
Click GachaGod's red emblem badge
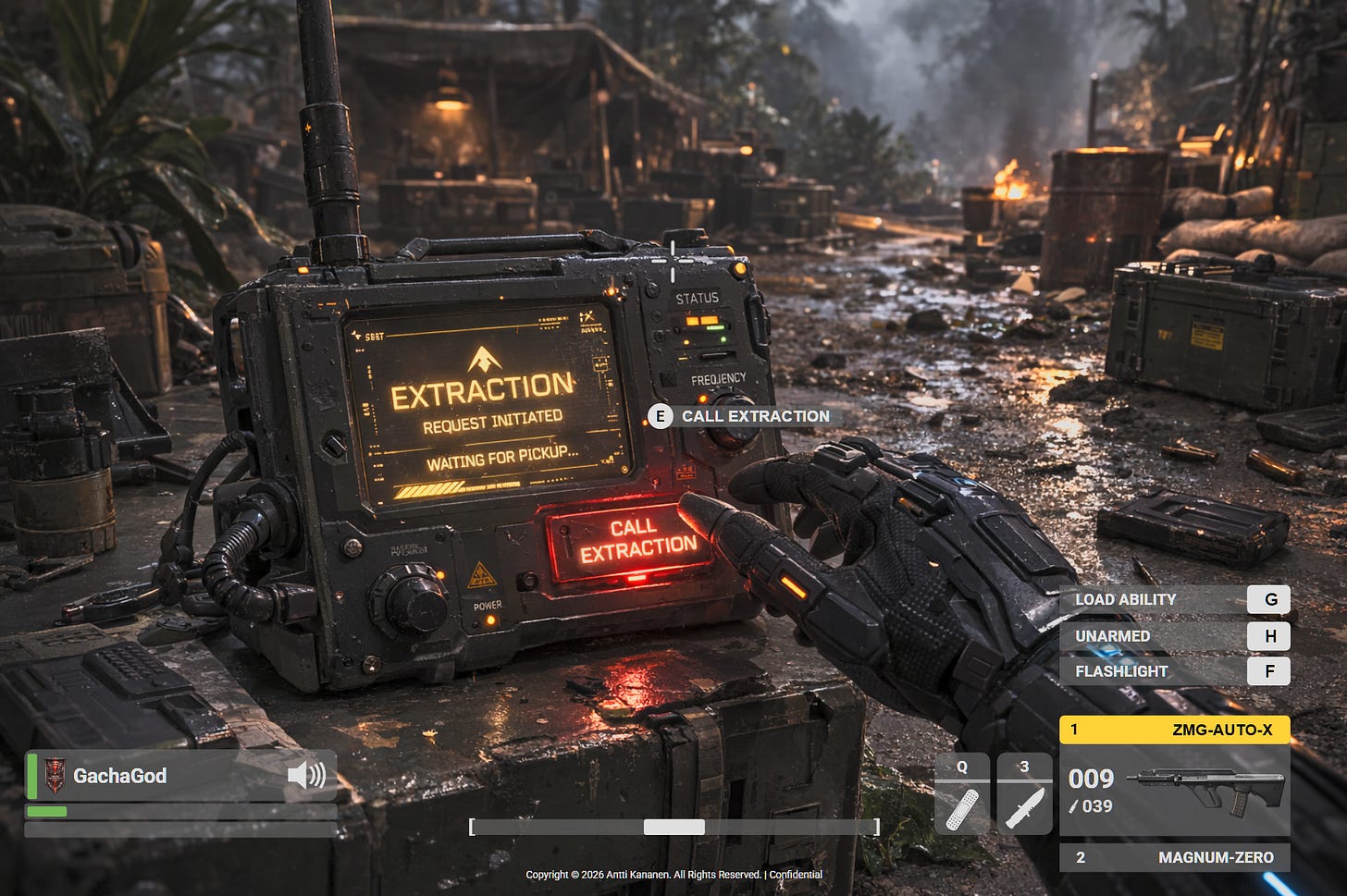56,775
